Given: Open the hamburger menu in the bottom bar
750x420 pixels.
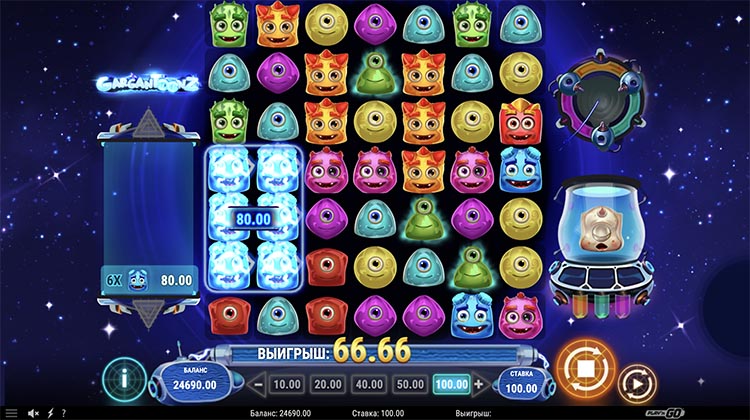Looking at the screenshot, I should [10, 412].
